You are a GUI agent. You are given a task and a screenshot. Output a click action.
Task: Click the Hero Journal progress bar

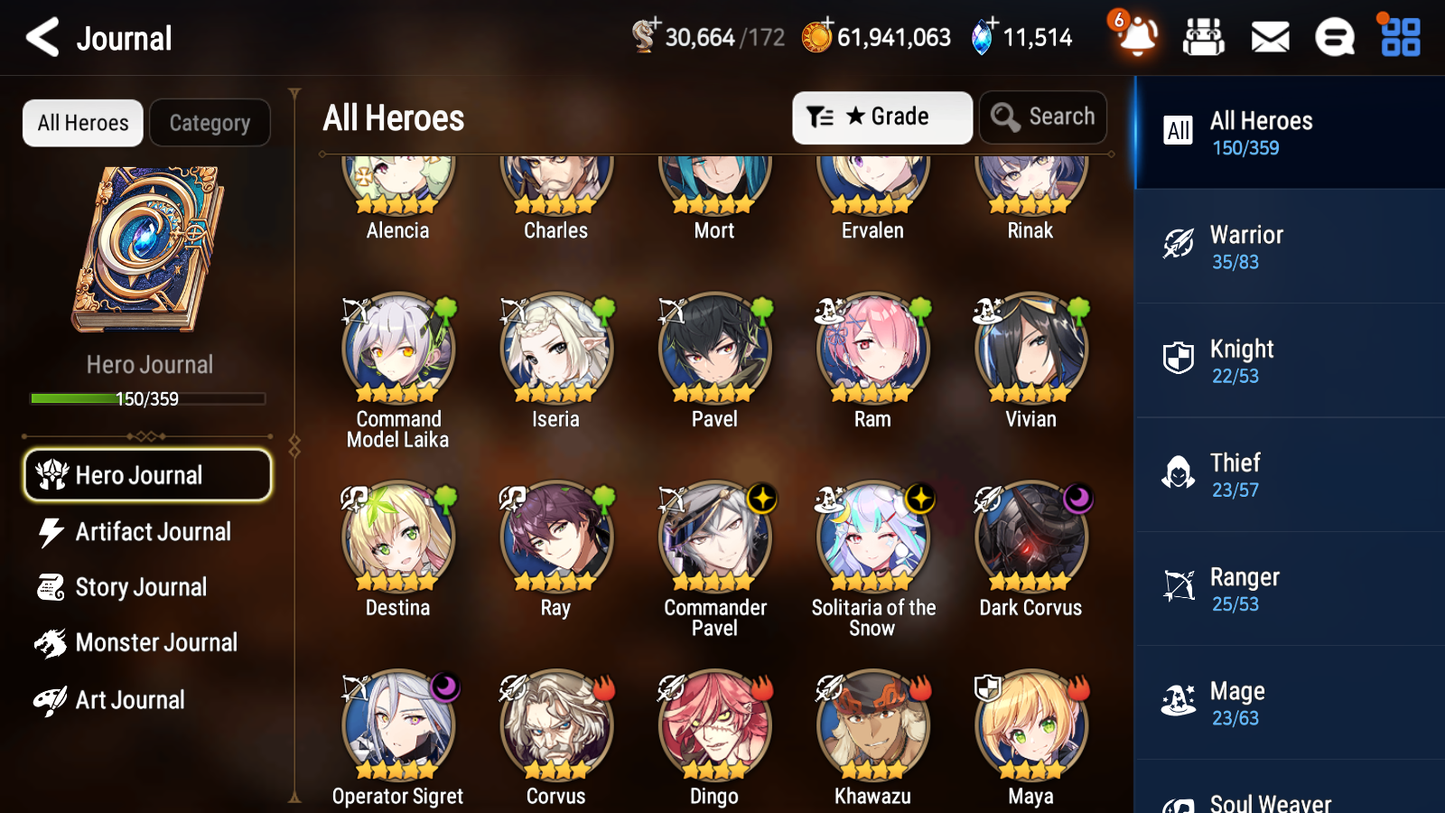pos(148,398)
